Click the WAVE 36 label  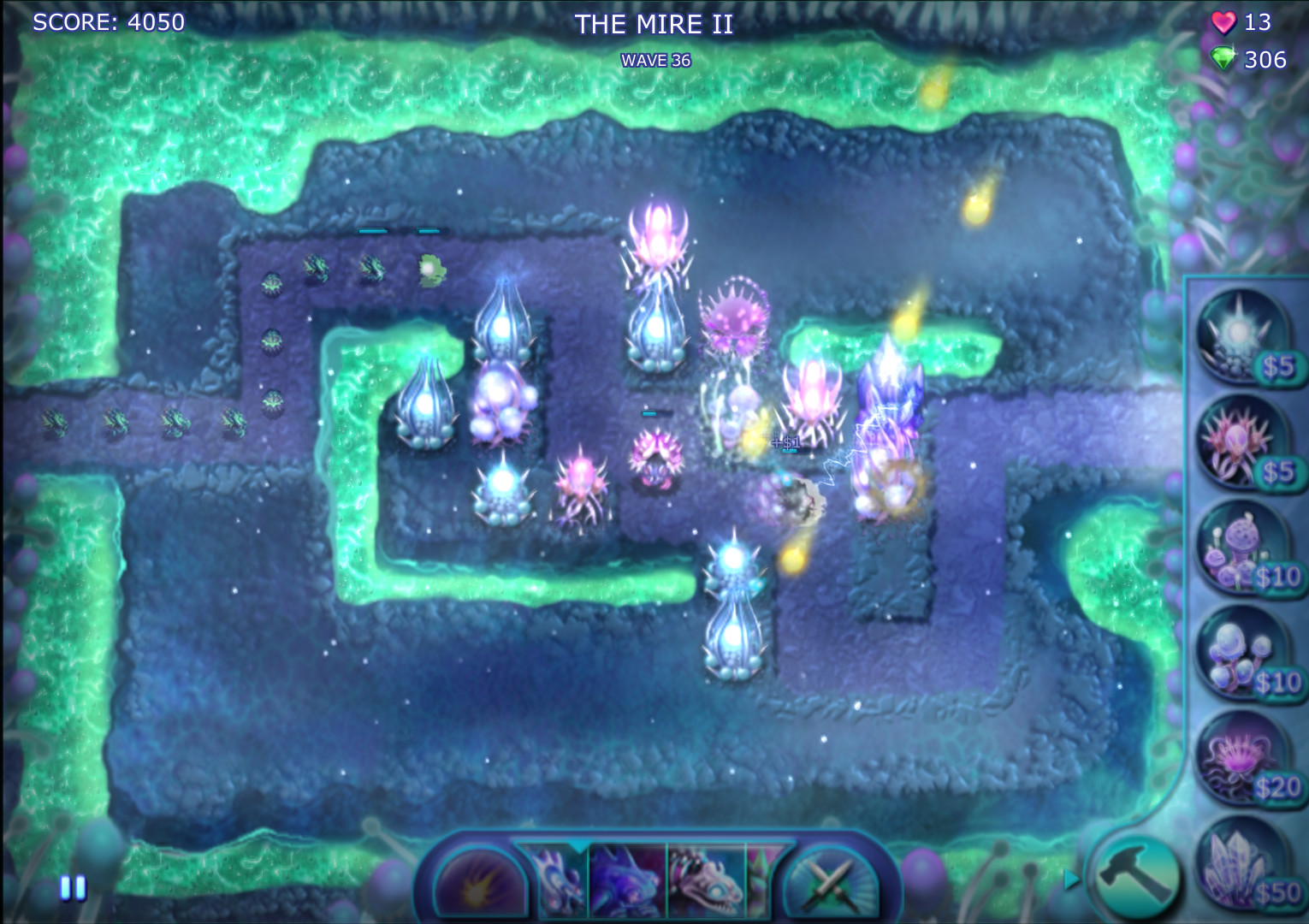pos(655,60)
